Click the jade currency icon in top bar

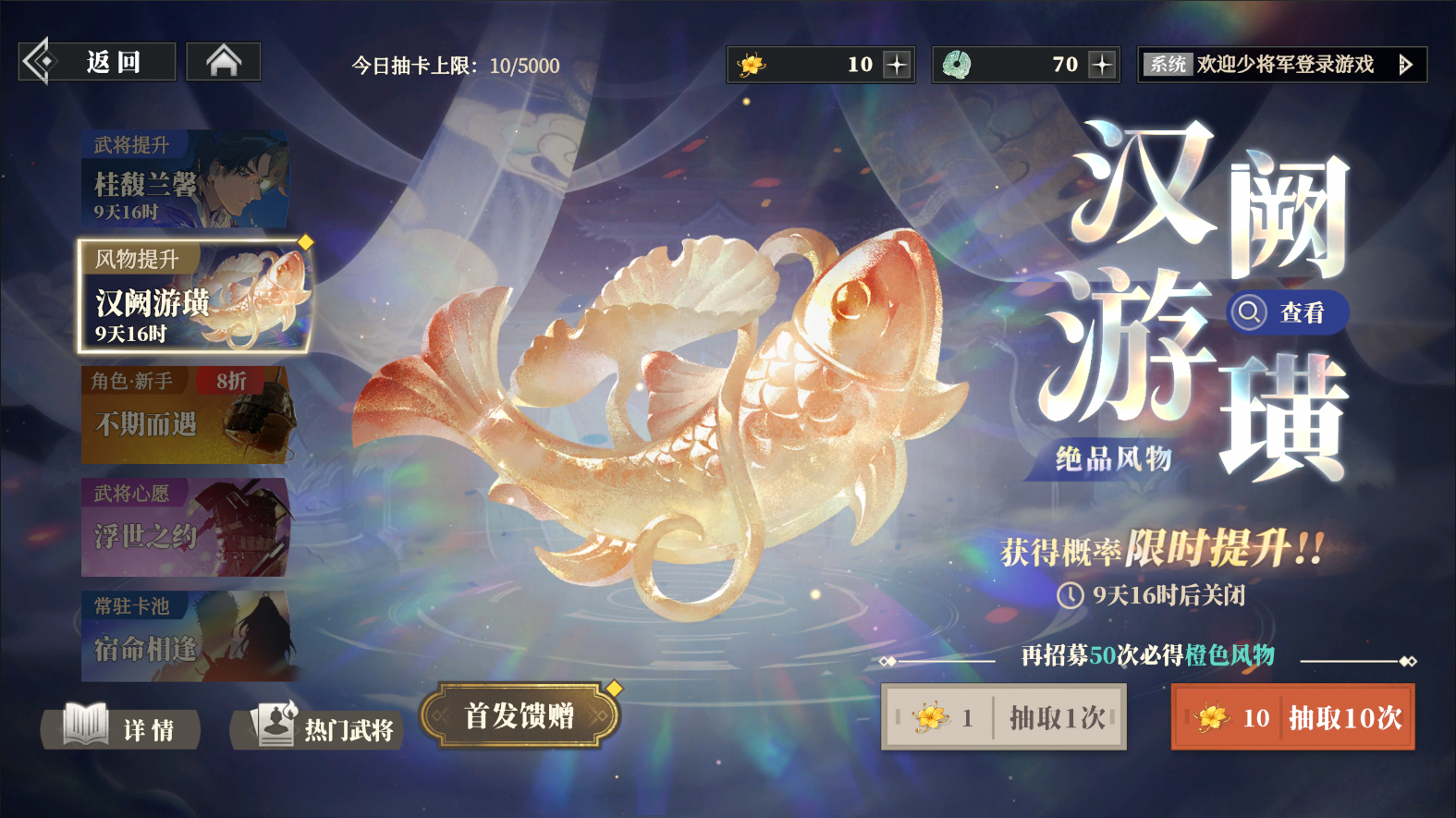coord(958,64)
